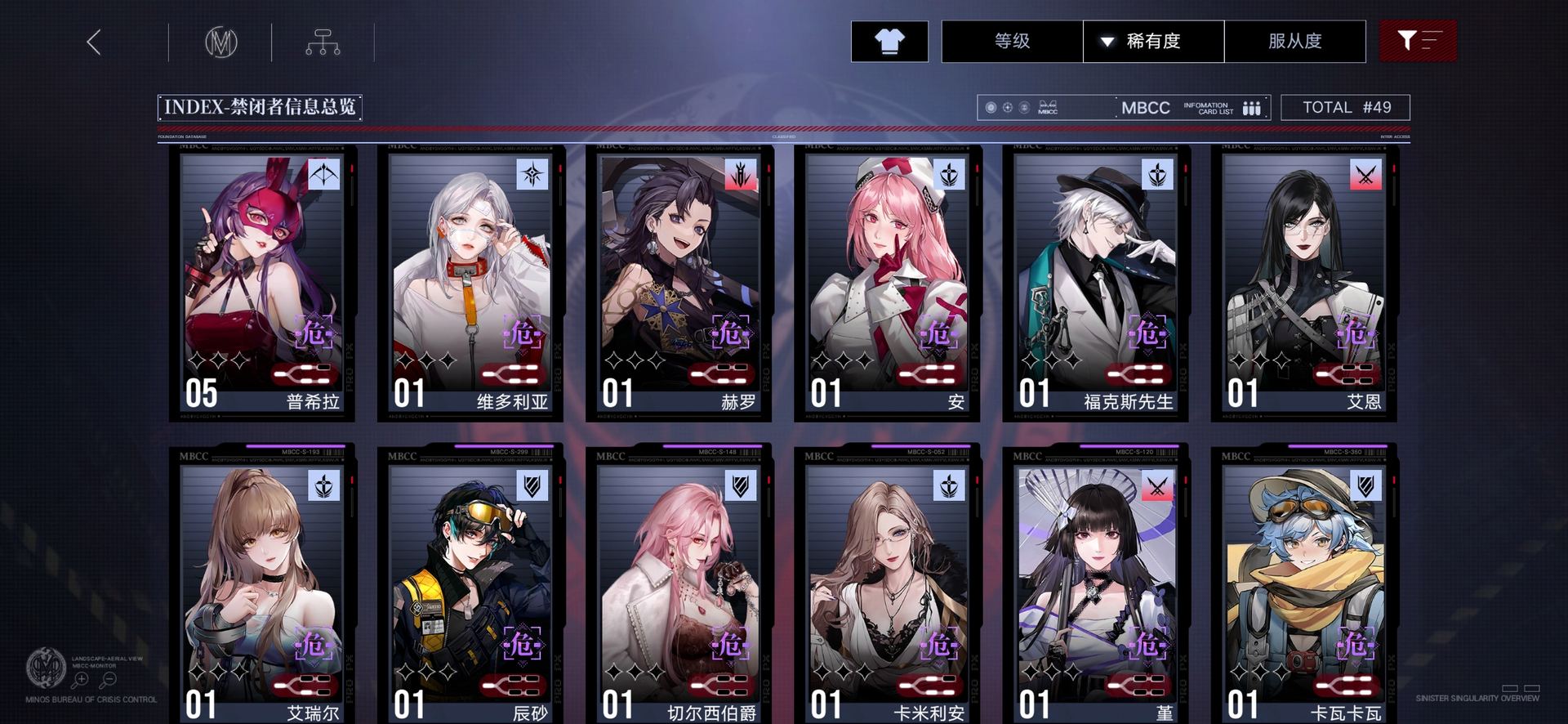The width and height of the screenshot is (1568, 724).
Task: Sort by 等级 level
Action: (x=1012, y=41)
